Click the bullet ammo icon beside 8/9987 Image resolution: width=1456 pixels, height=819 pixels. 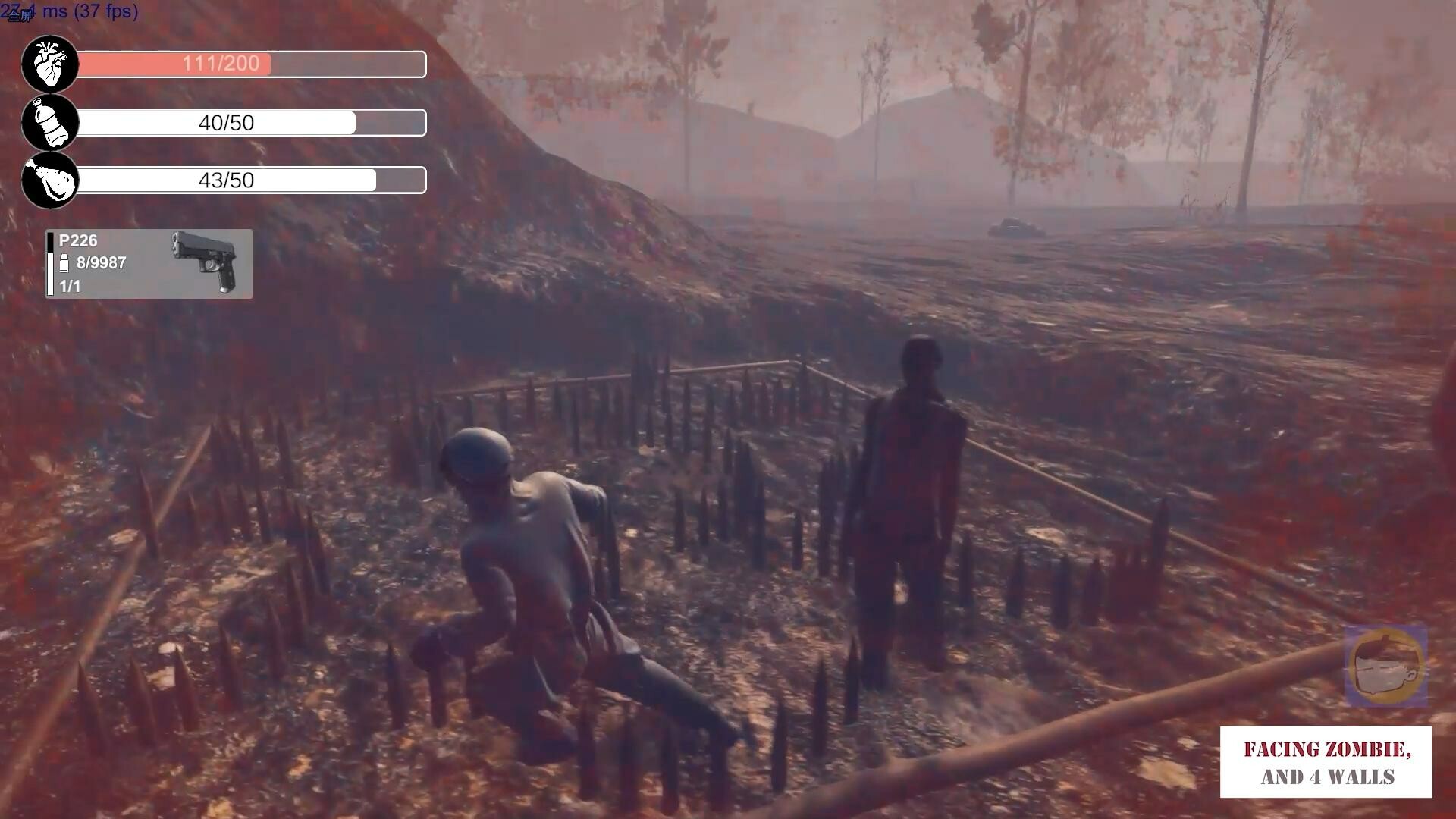pyautogui.click(x=64, y=263)
